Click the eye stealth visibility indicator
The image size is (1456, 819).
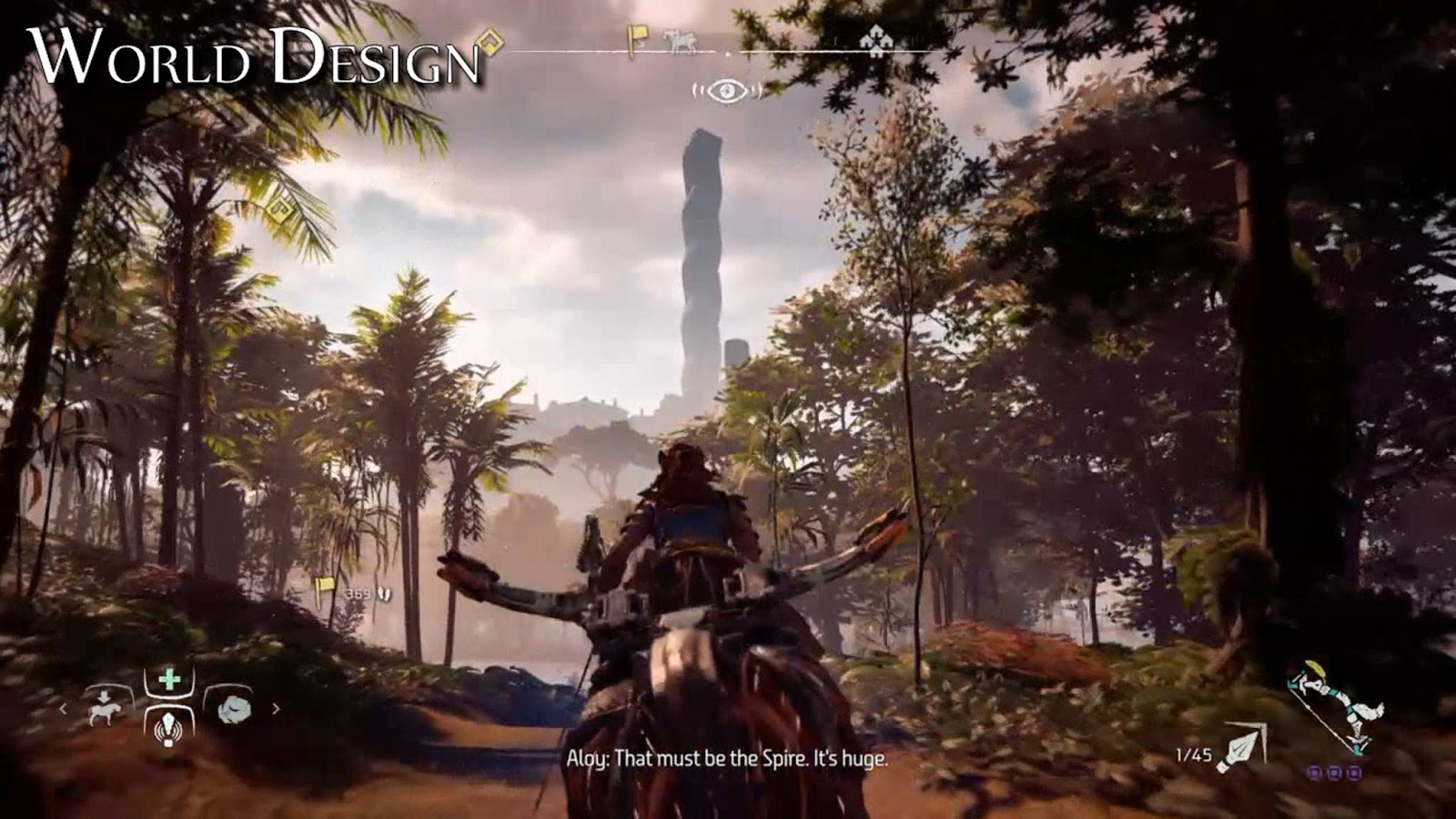726,90
